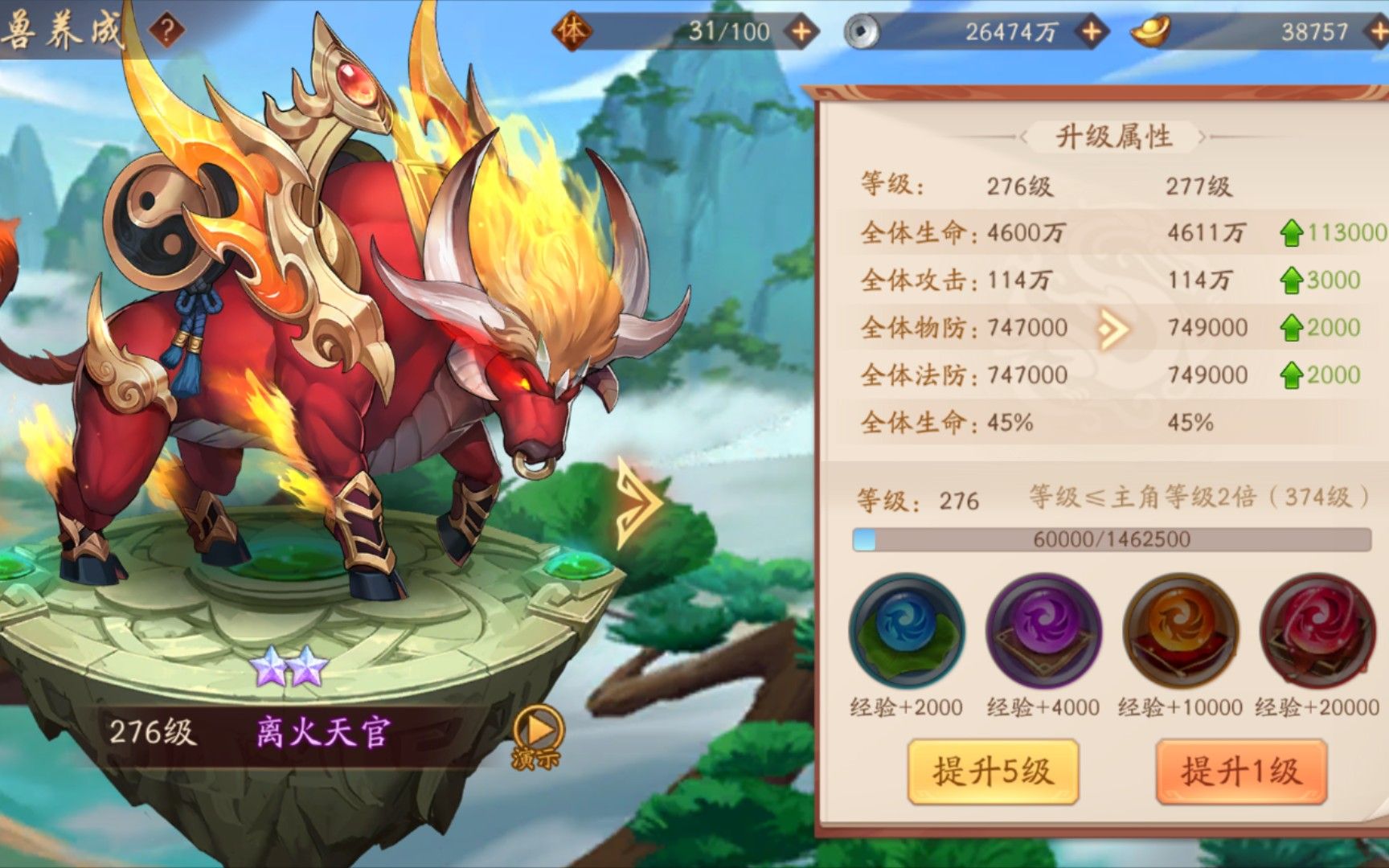Toggle the upgrade arrow beside 全体物防
Image resolution: width=1389 pixels, height=868 pixels.
[x=1114, y=328]
